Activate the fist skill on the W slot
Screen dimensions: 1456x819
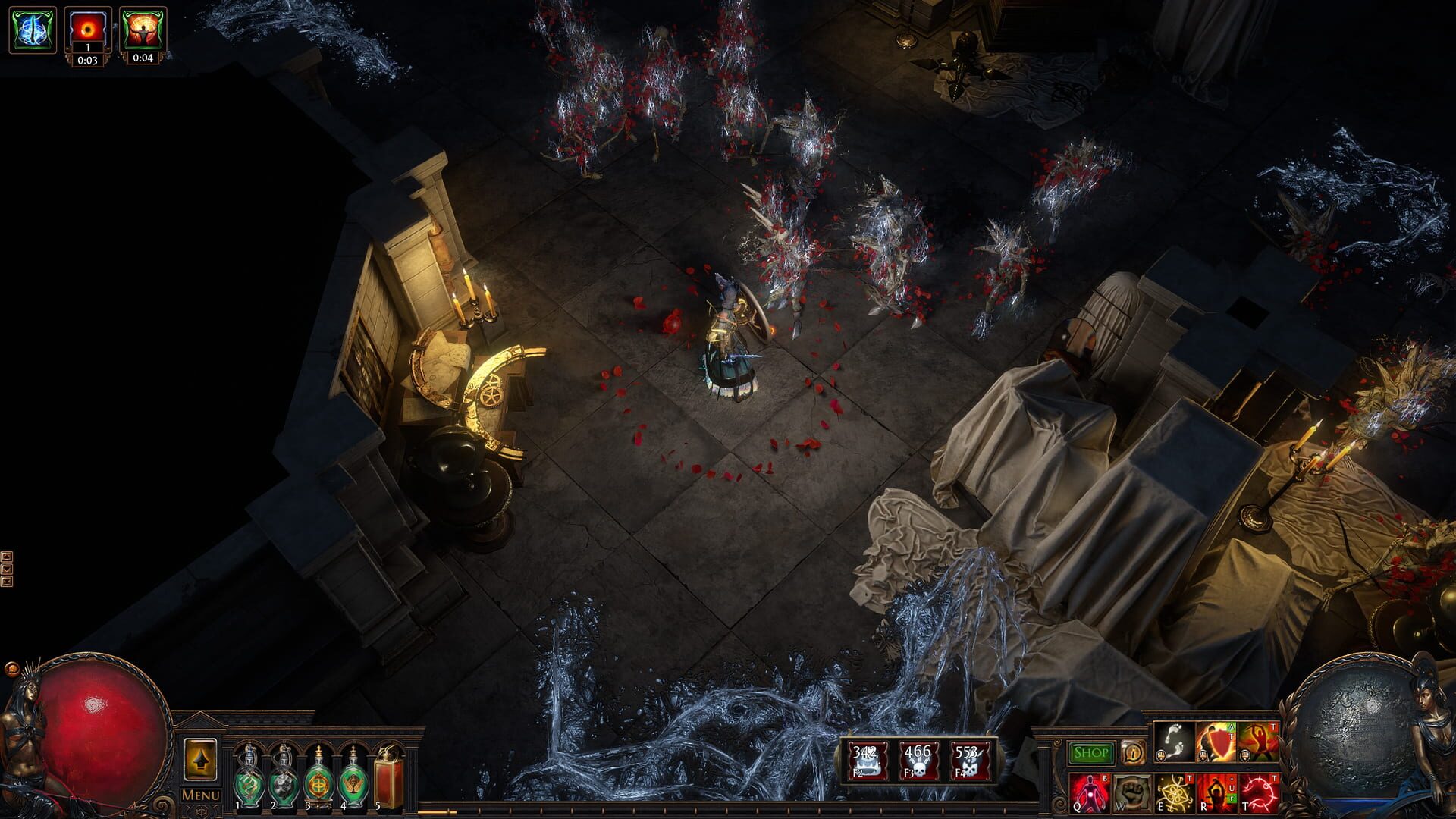point(1131,793)
